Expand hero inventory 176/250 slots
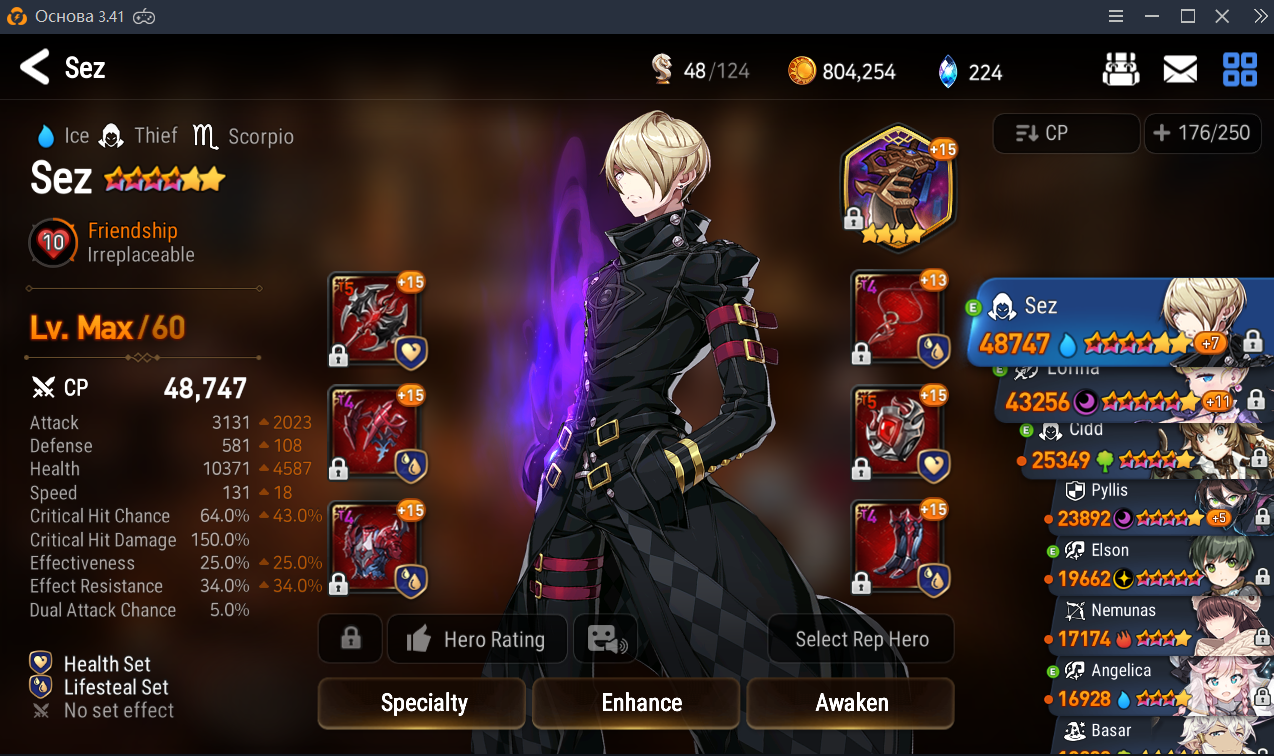1274x756 pixels. point(1201,133)
